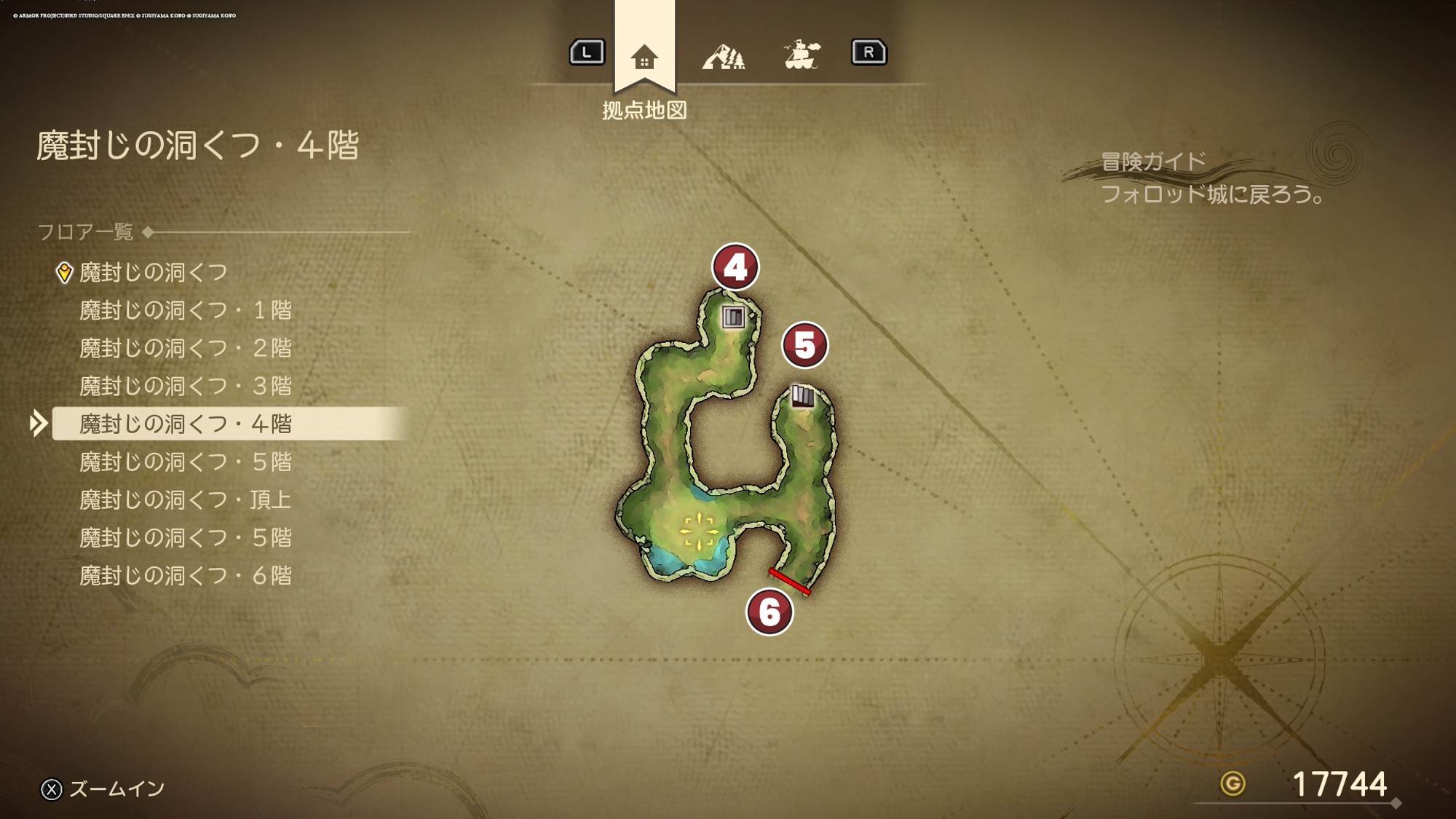Choose 魔封じの洞くつ・1階 in the floor list
The width and height of the screenshot is (1456, 819).
click(x=185, y=310)
